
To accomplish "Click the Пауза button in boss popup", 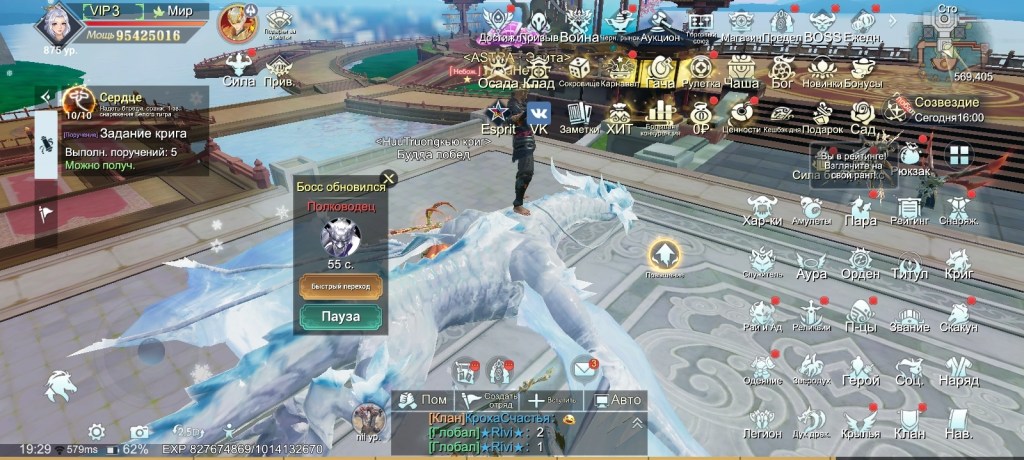I will (340, 317).
